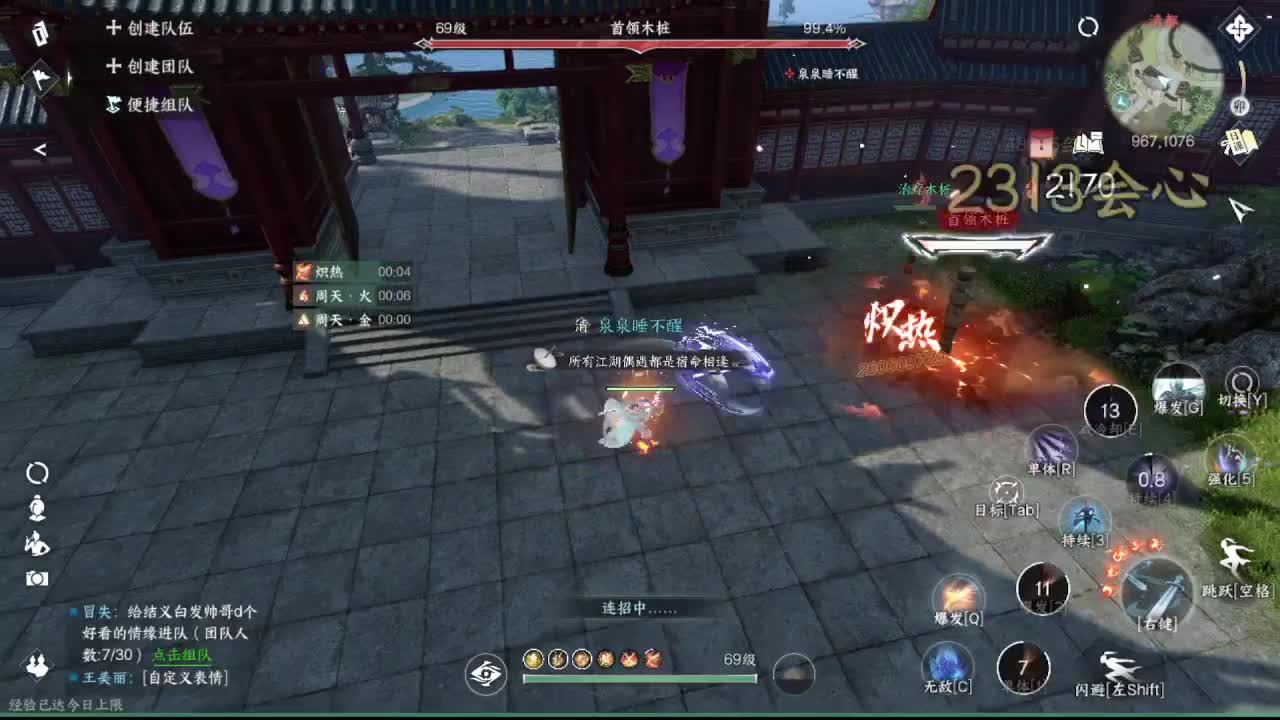The width and height of the screenshot is (1280, 720).
Task: Toggle the mail notification icon with red badge
Action: (1040, 142)
